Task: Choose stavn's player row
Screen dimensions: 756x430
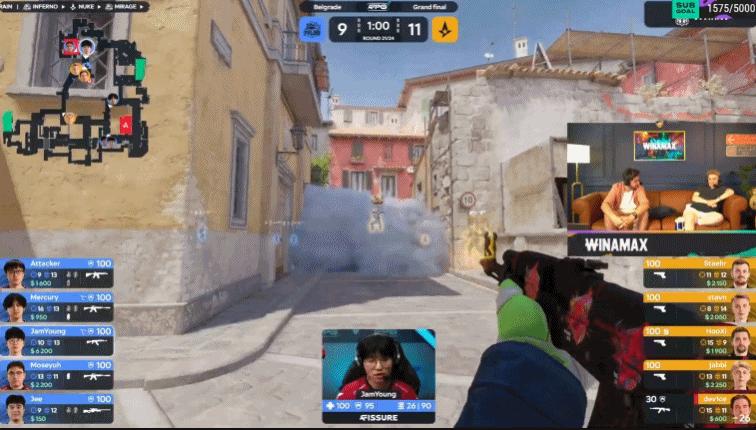Action: coord(698,305)
